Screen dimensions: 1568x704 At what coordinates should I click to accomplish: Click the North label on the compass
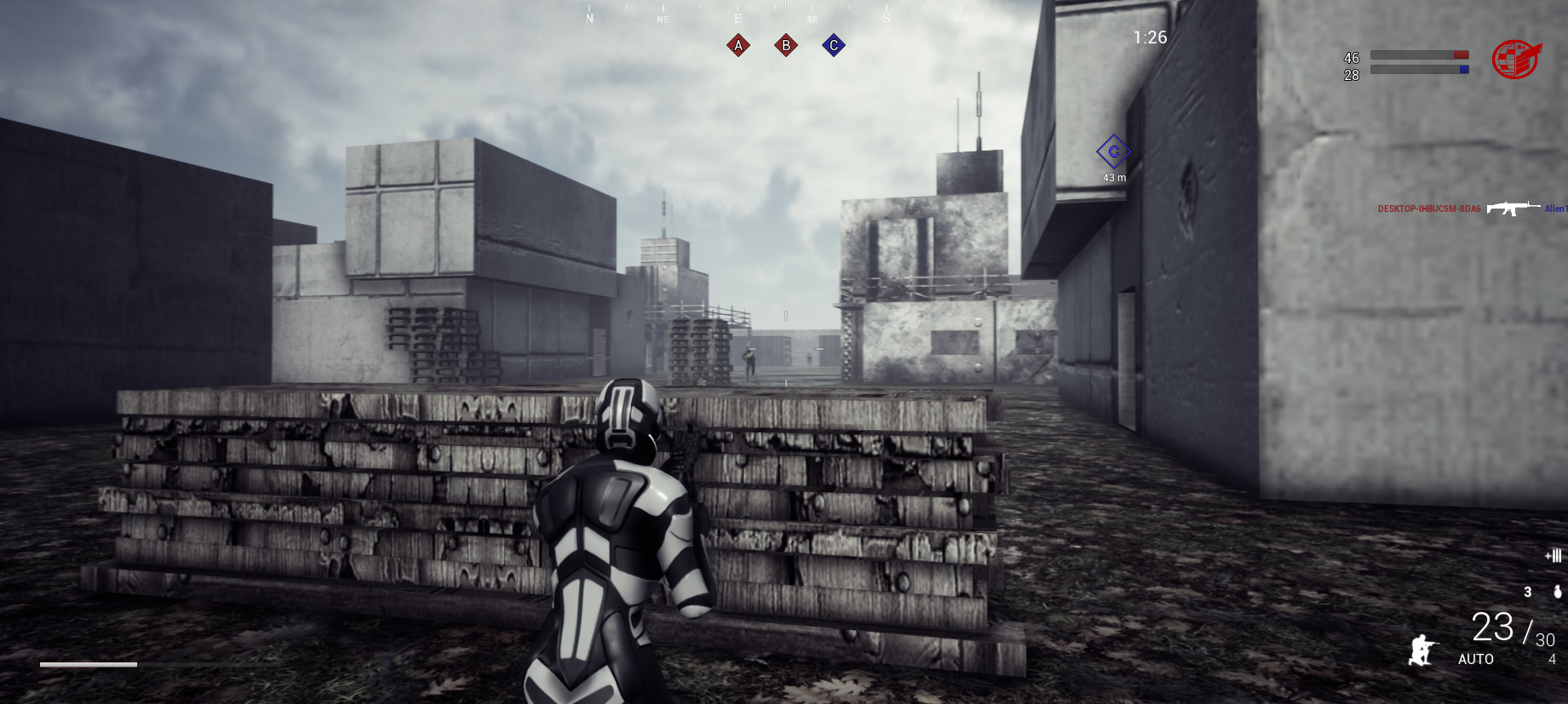point(589,16)
